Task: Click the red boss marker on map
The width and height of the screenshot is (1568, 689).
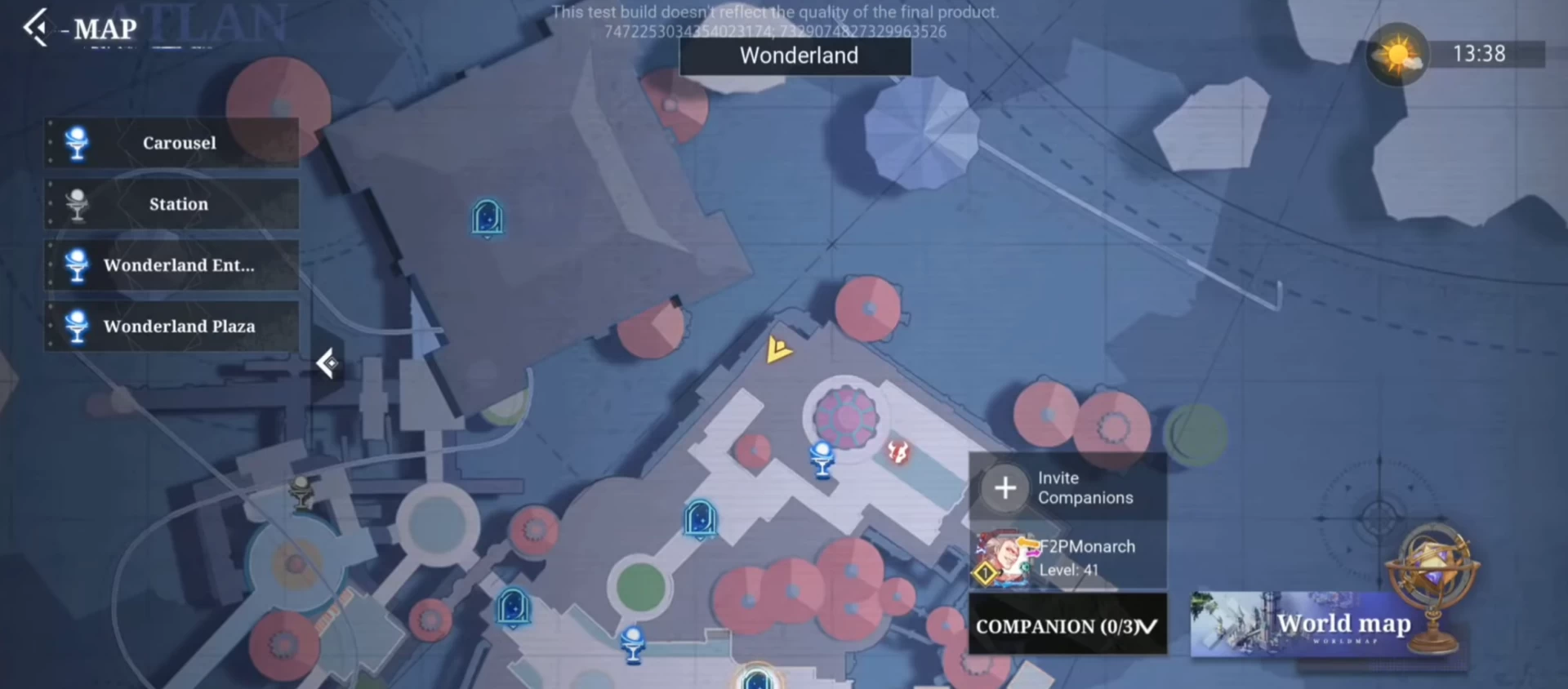Action: (x=898, y=451)
